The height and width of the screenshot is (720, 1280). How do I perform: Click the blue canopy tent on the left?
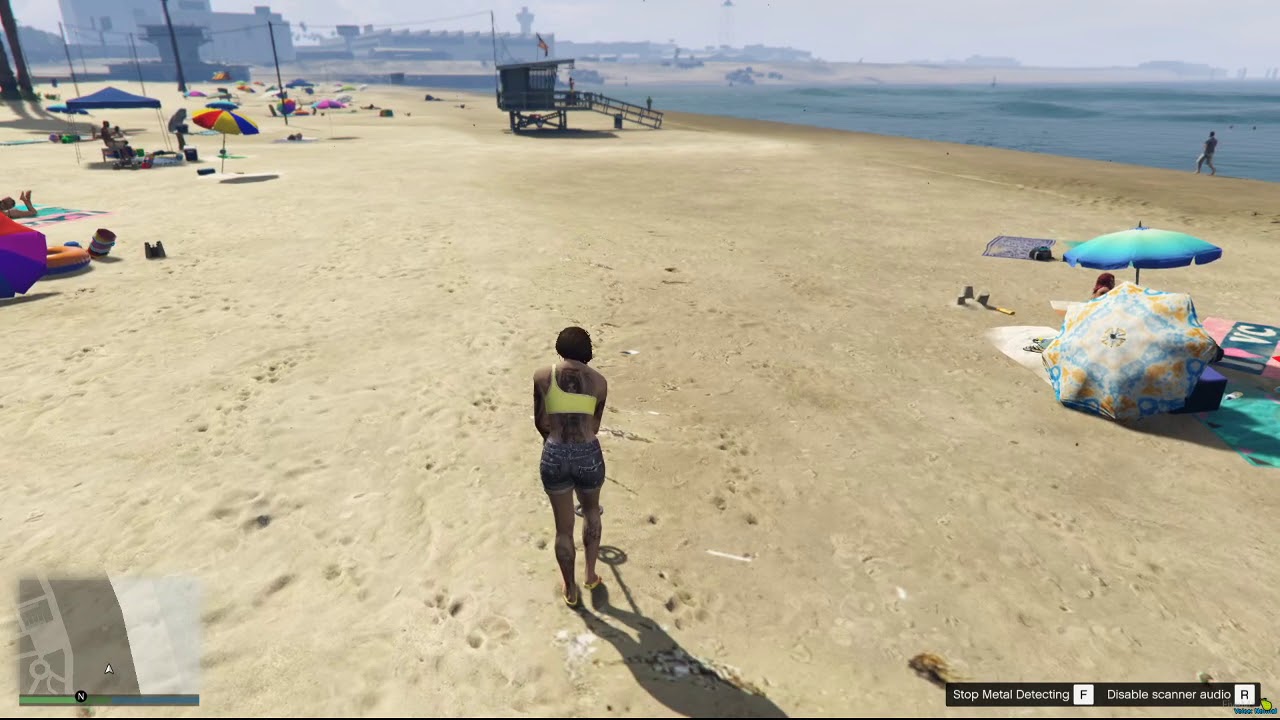click(115, 95)
